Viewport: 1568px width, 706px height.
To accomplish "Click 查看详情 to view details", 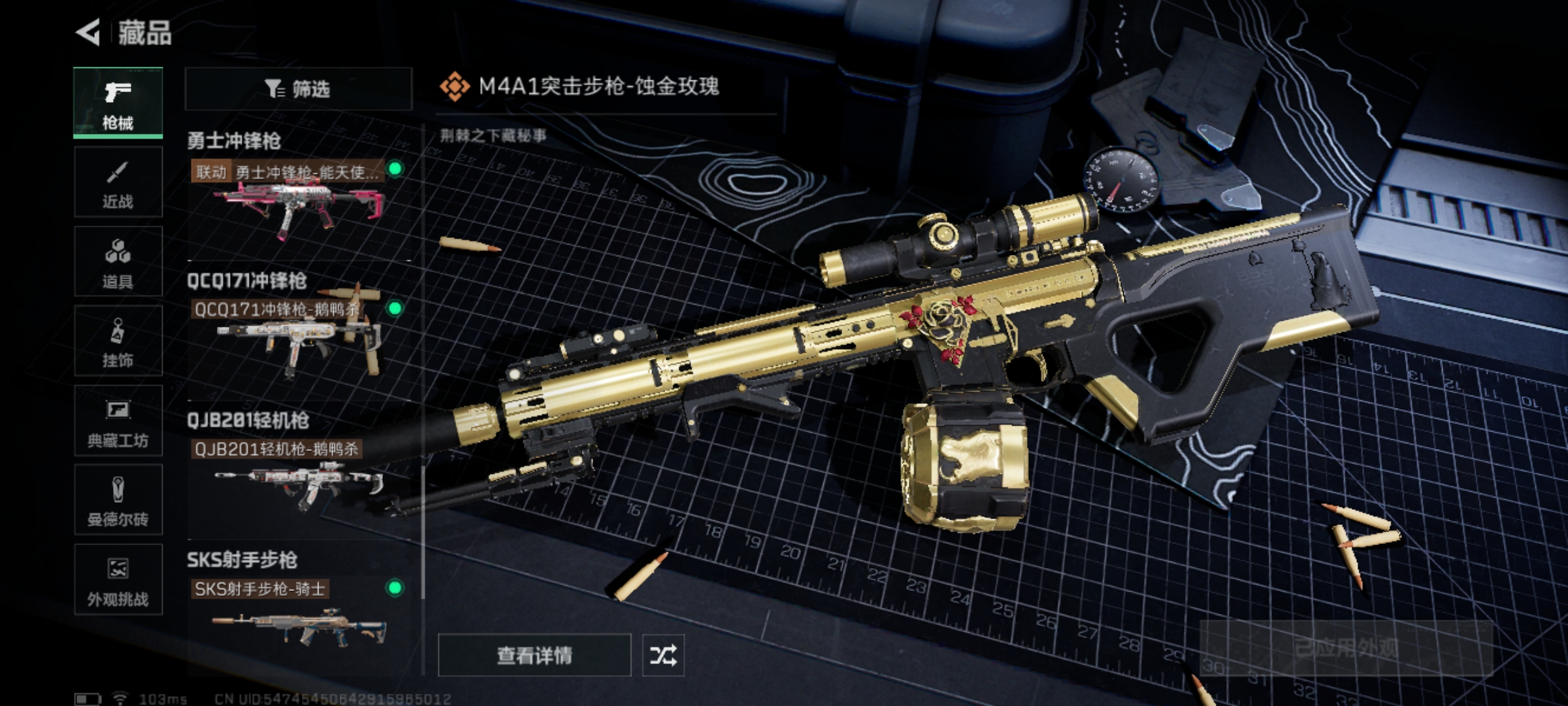I will (534, 655).
